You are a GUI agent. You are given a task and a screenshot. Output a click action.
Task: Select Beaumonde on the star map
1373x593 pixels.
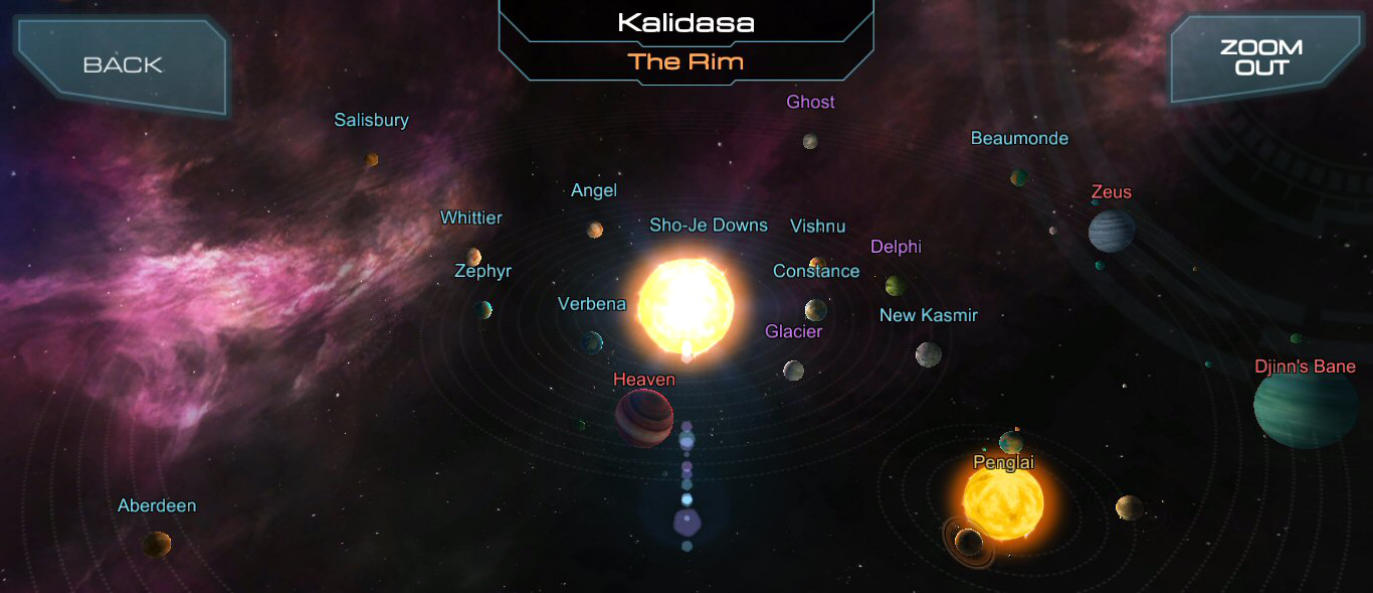point(1019,177)
